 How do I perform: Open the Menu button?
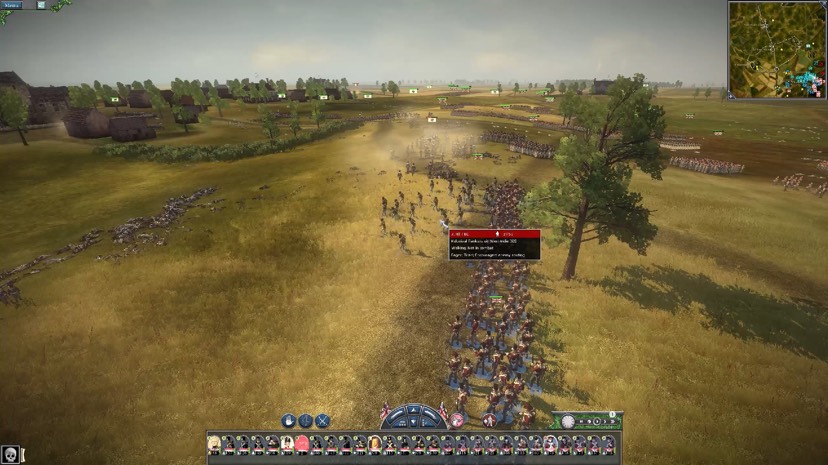pos(13,5)
